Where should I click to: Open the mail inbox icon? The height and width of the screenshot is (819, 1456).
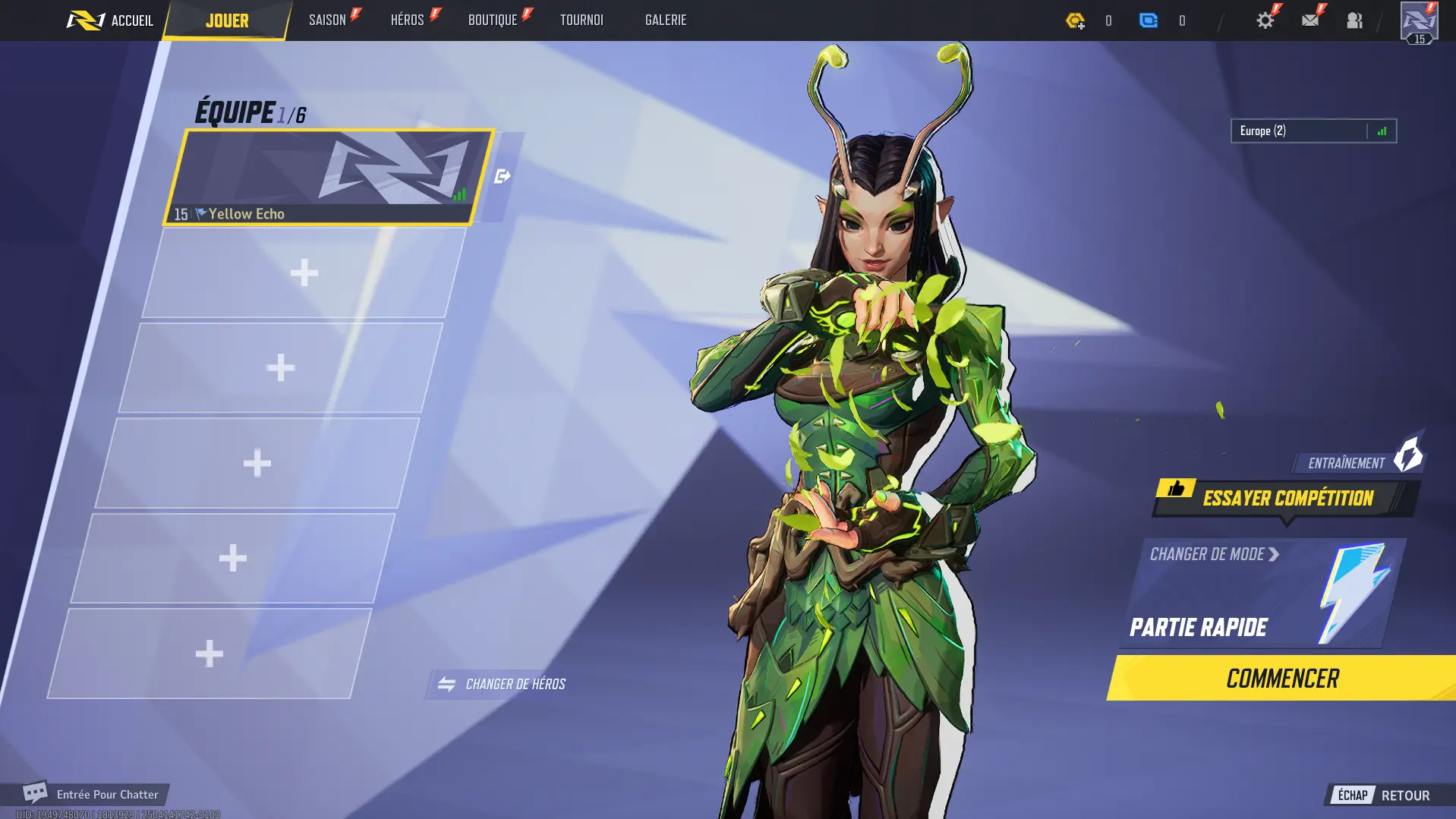click(1311, 20)
